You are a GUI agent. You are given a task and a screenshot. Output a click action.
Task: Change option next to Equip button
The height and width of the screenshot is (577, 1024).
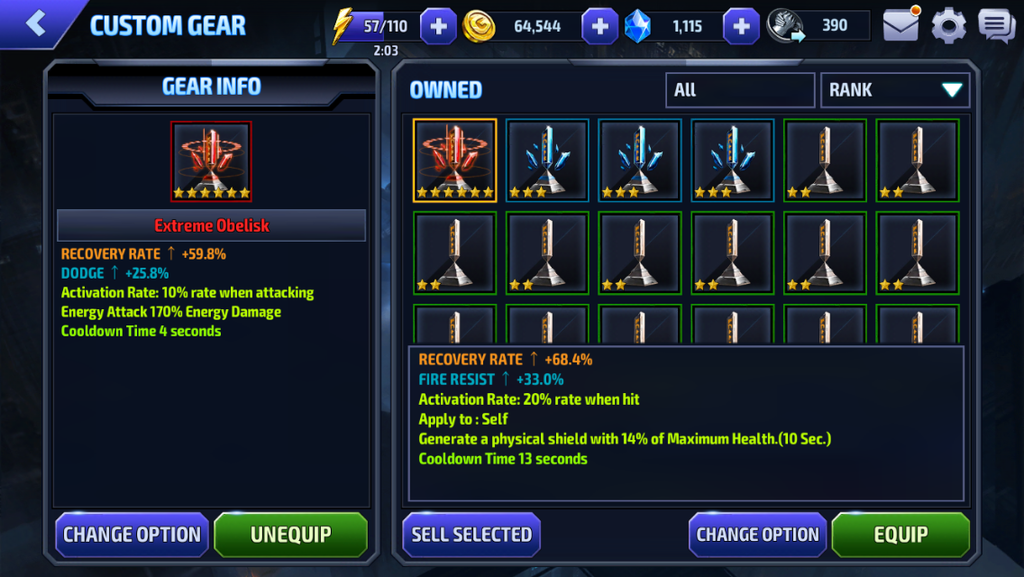tap(757, 535)
